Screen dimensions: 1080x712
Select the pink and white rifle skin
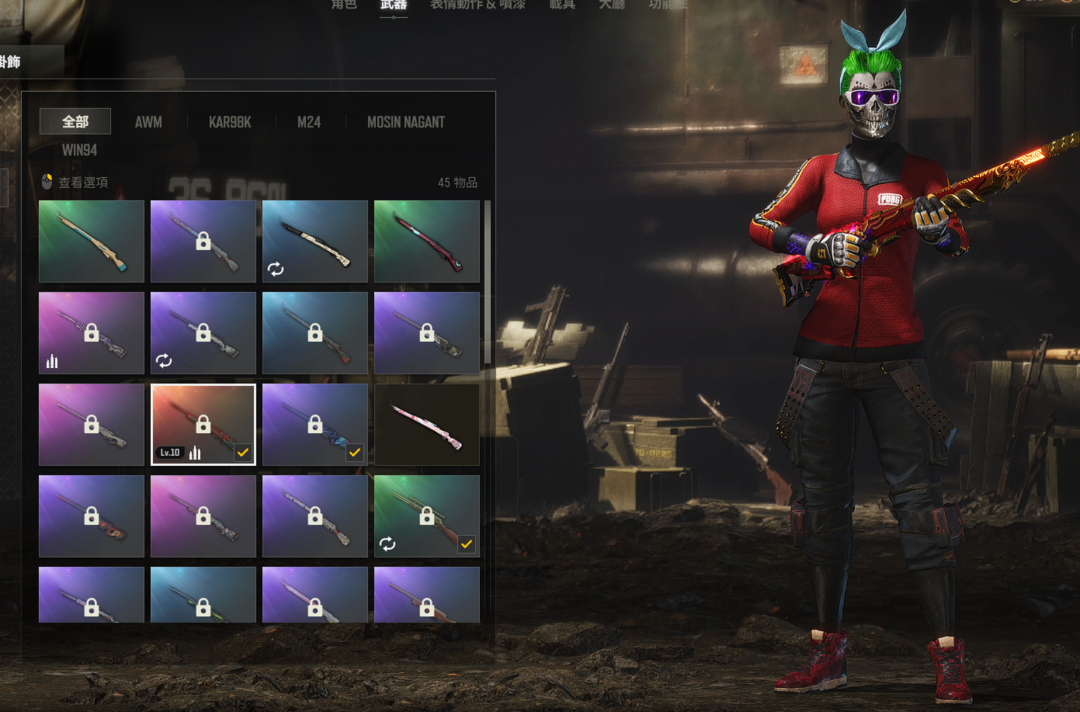427,425
